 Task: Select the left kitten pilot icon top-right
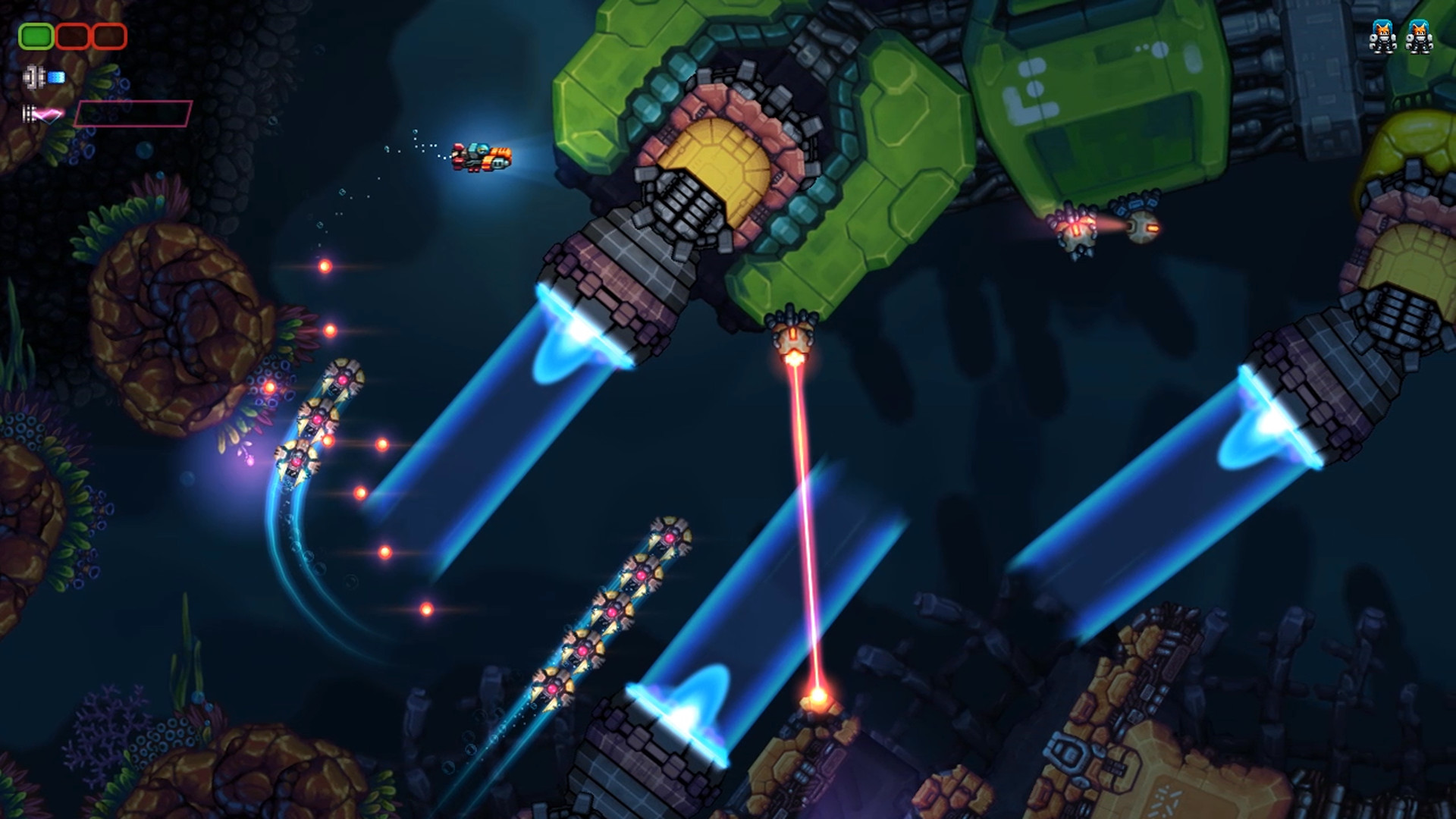pos(1382,36)
